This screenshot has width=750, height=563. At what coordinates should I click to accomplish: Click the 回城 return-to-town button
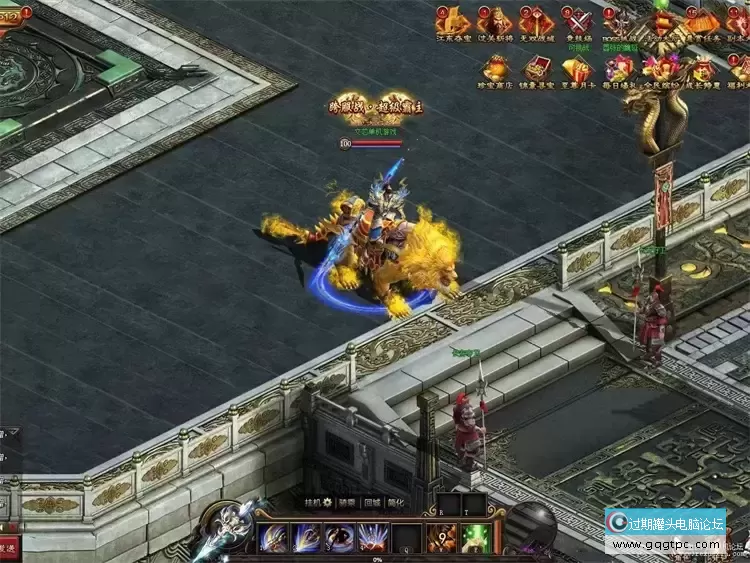tap(371, 504)
